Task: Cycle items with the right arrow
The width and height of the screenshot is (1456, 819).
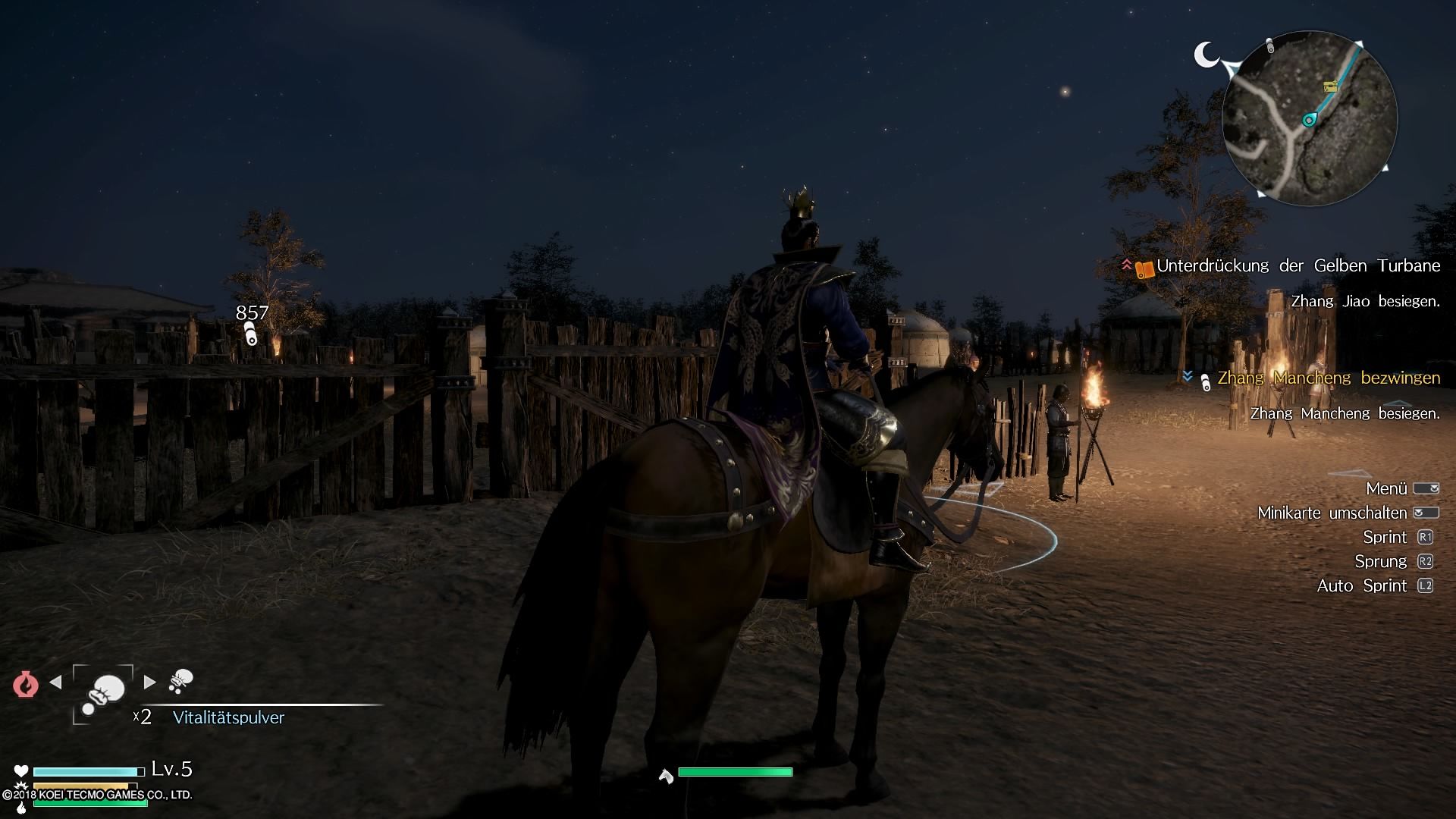Action: 150,682
